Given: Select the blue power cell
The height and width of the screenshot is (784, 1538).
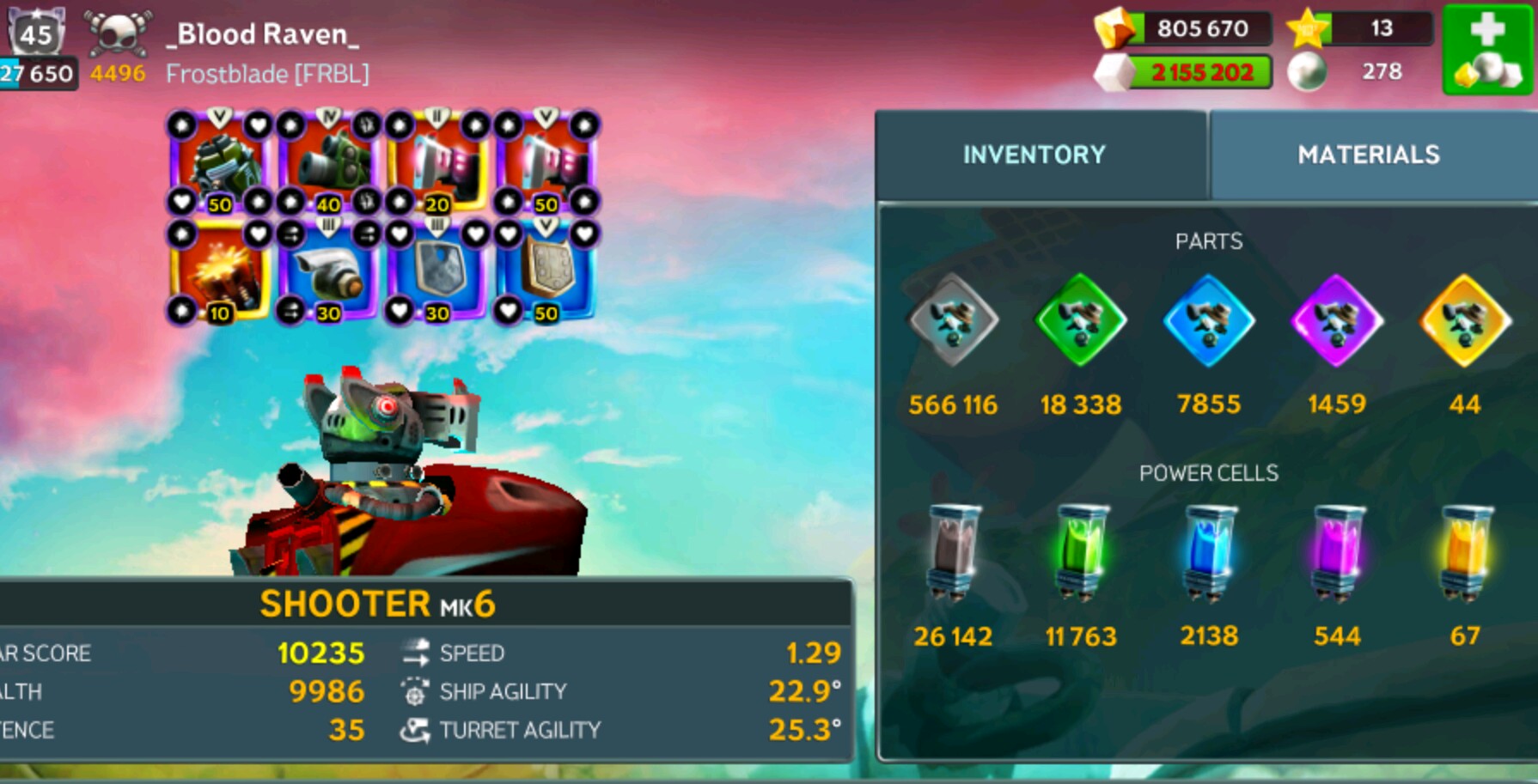Looking at the screenshot, I should (x=1208, y=552).
